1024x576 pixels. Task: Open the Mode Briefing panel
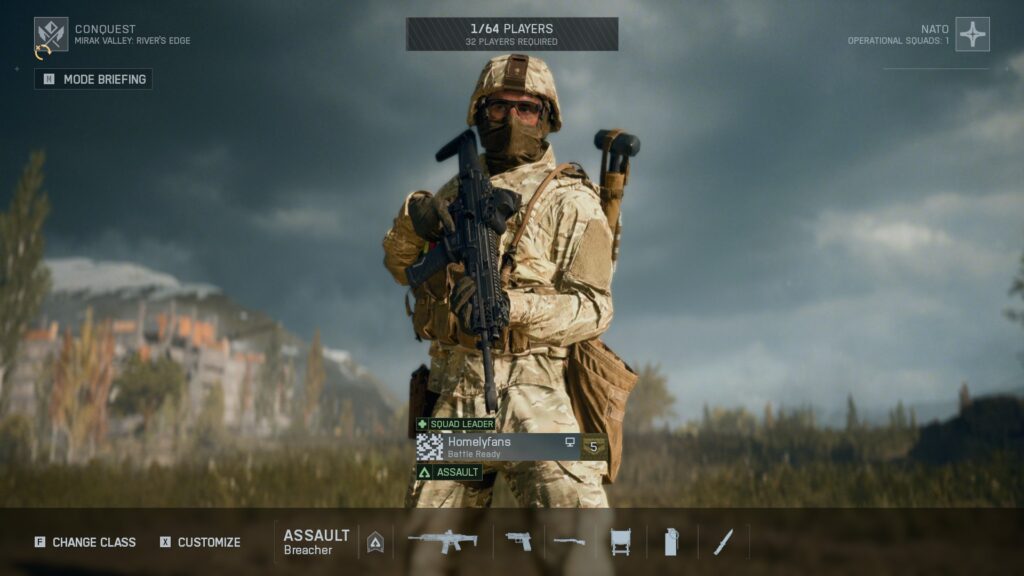tap(94, 79)
